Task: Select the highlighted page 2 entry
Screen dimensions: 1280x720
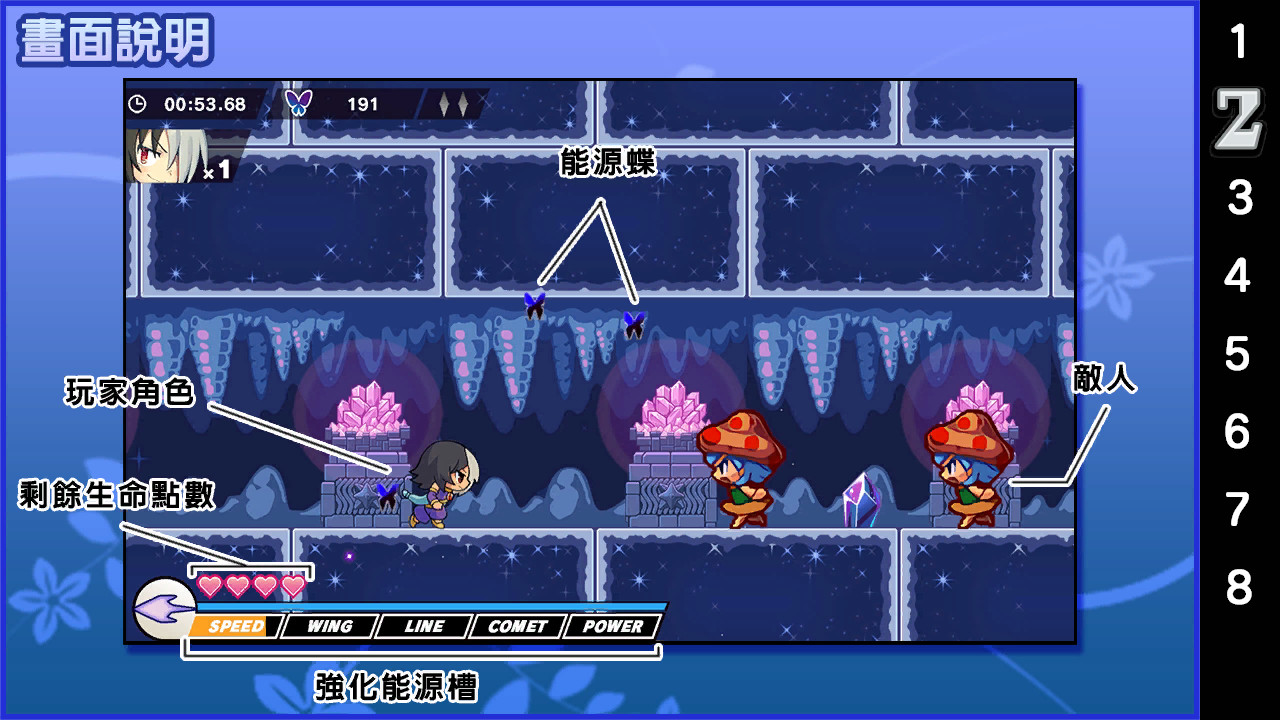Action: tap(1239, 121)
